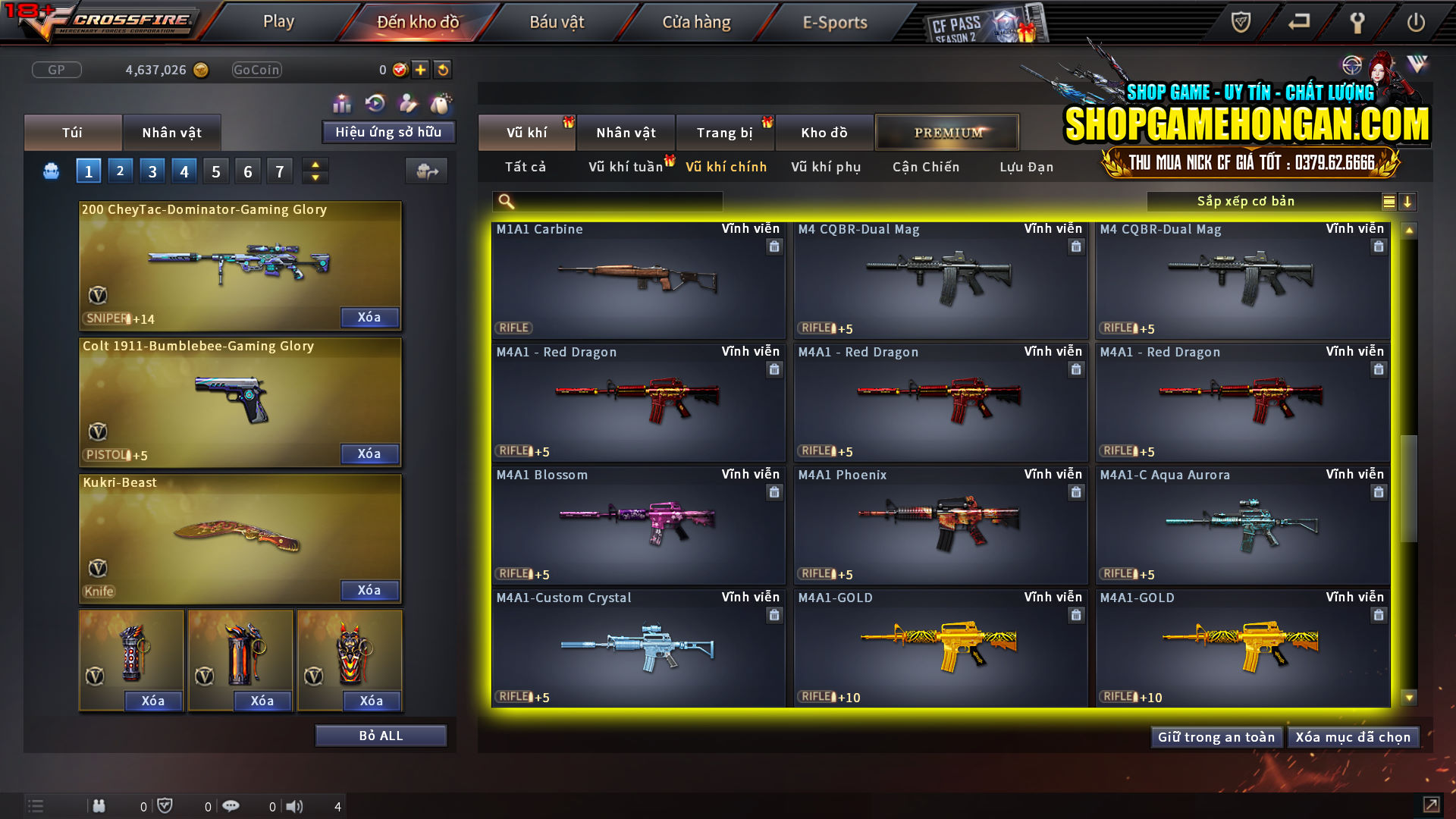The image size is (1456, 819).
Task: Select the wrench settings icon in top bar
Action: [x=1357, y=23]
